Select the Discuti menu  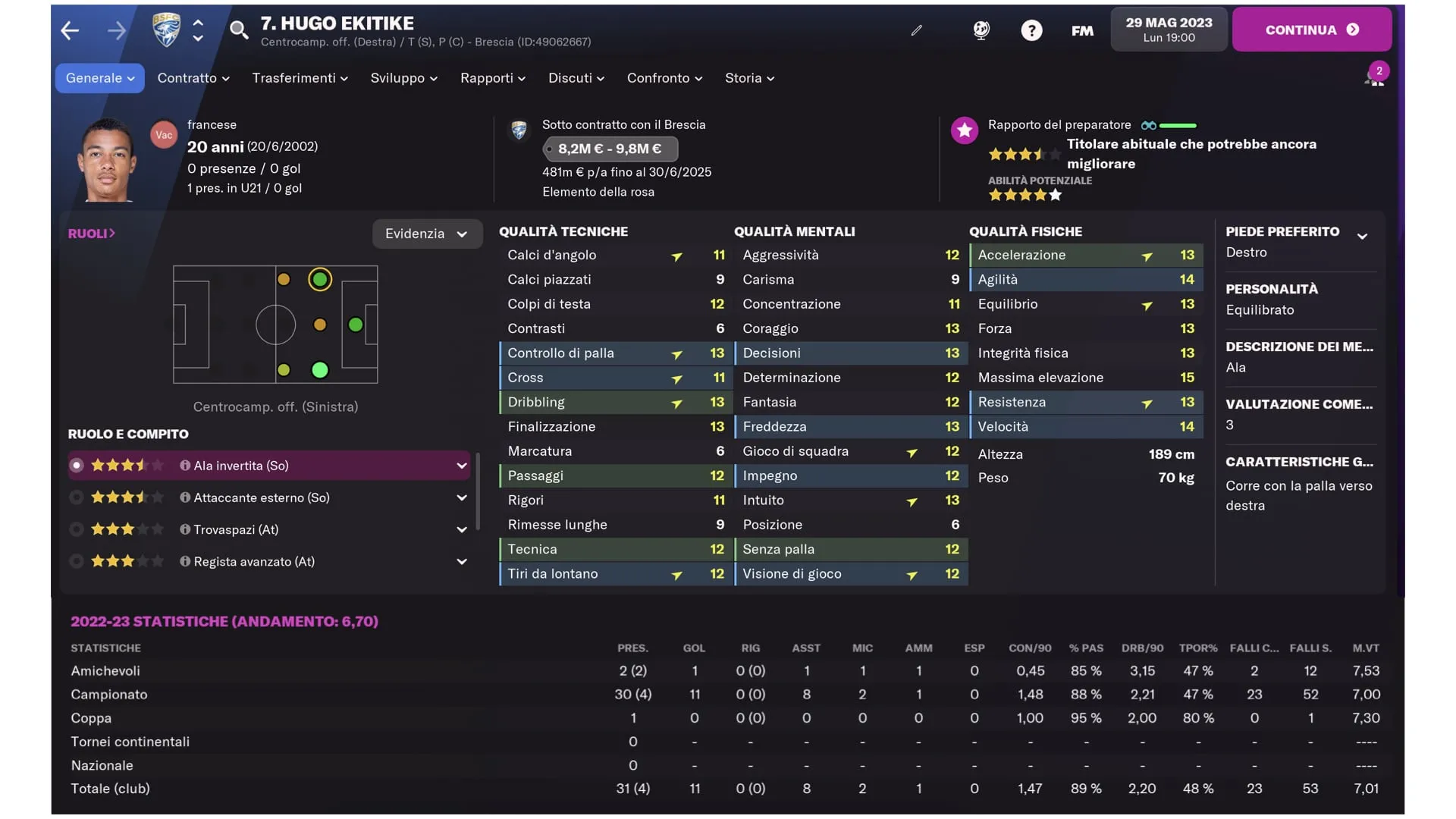tap(576, 78)
